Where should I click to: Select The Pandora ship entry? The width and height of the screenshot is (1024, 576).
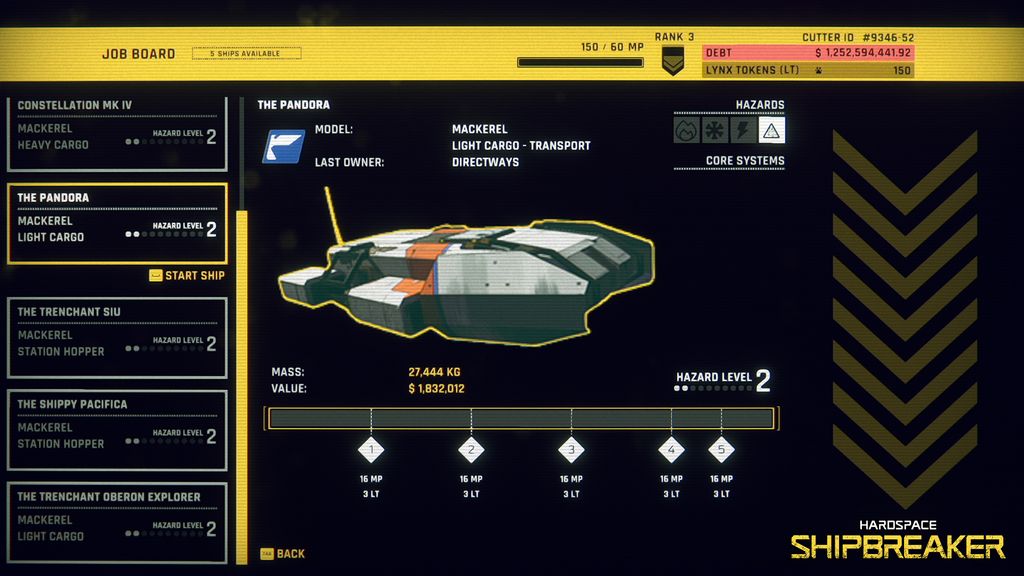117,223
